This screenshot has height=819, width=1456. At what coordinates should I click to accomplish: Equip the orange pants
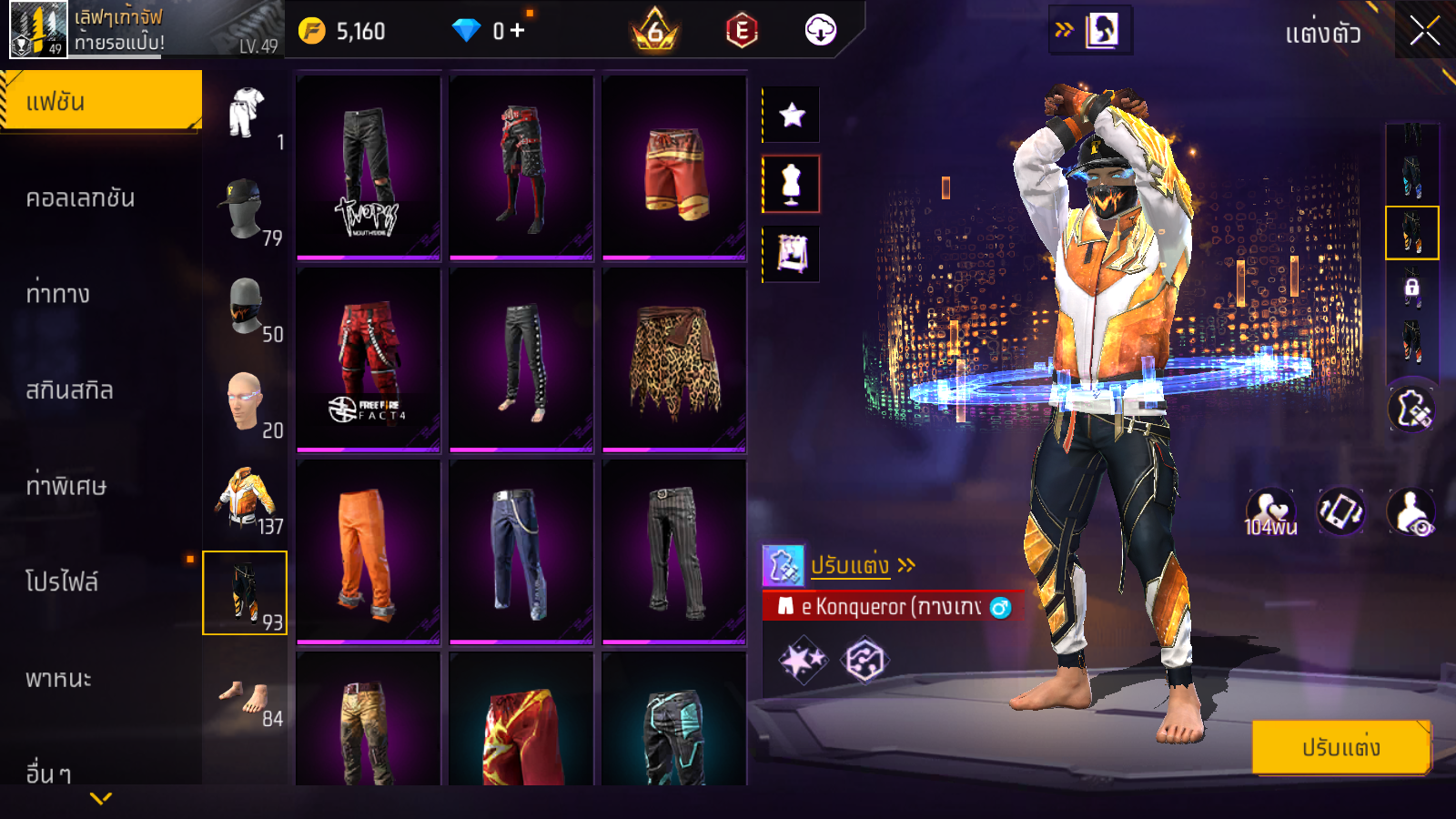pos(369,551)
